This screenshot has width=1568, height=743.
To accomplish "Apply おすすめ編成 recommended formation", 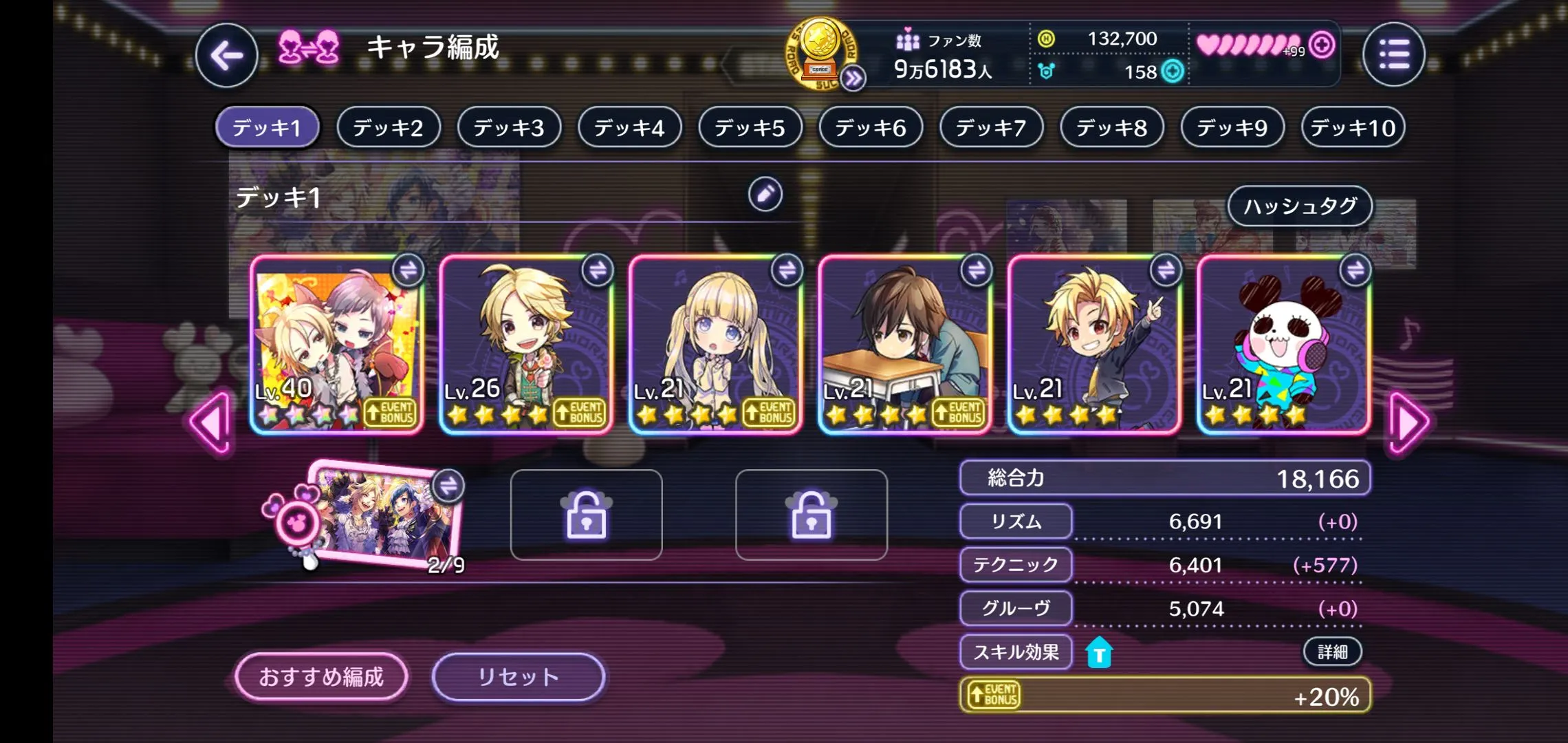I will (321, 677).
